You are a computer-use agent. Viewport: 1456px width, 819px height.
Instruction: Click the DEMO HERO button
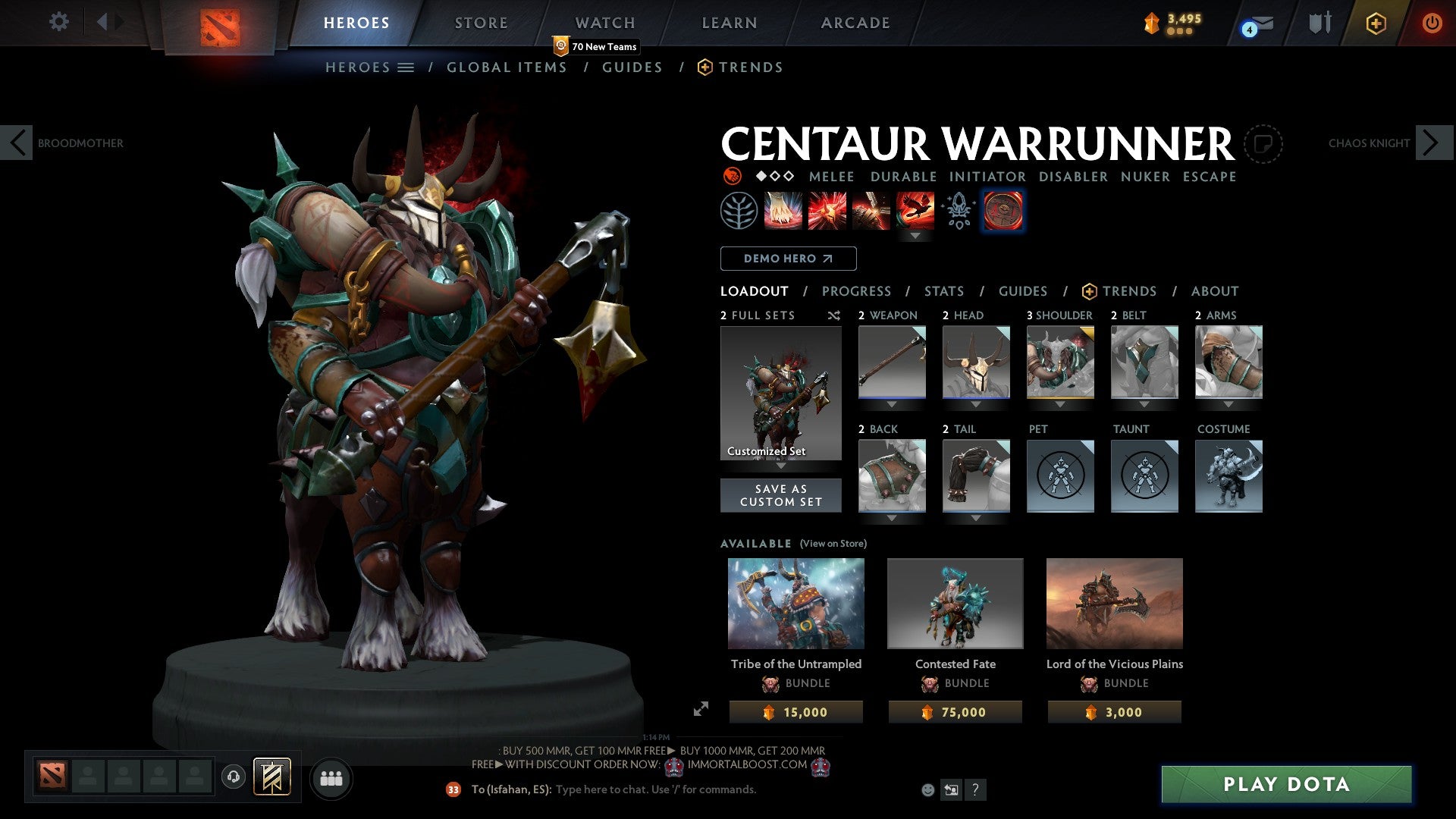point(787,258)
